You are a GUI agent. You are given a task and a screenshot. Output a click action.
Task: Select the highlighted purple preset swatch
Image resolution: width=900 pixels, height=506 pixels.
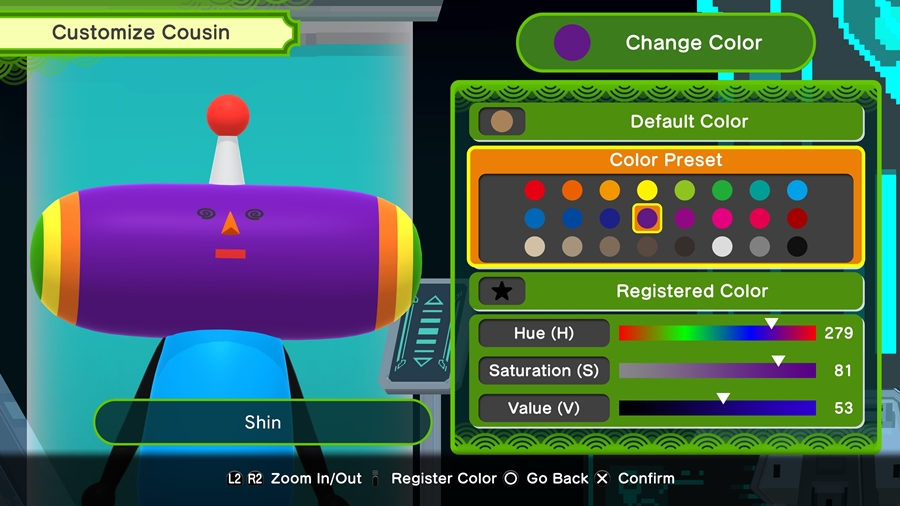[647, 218]
